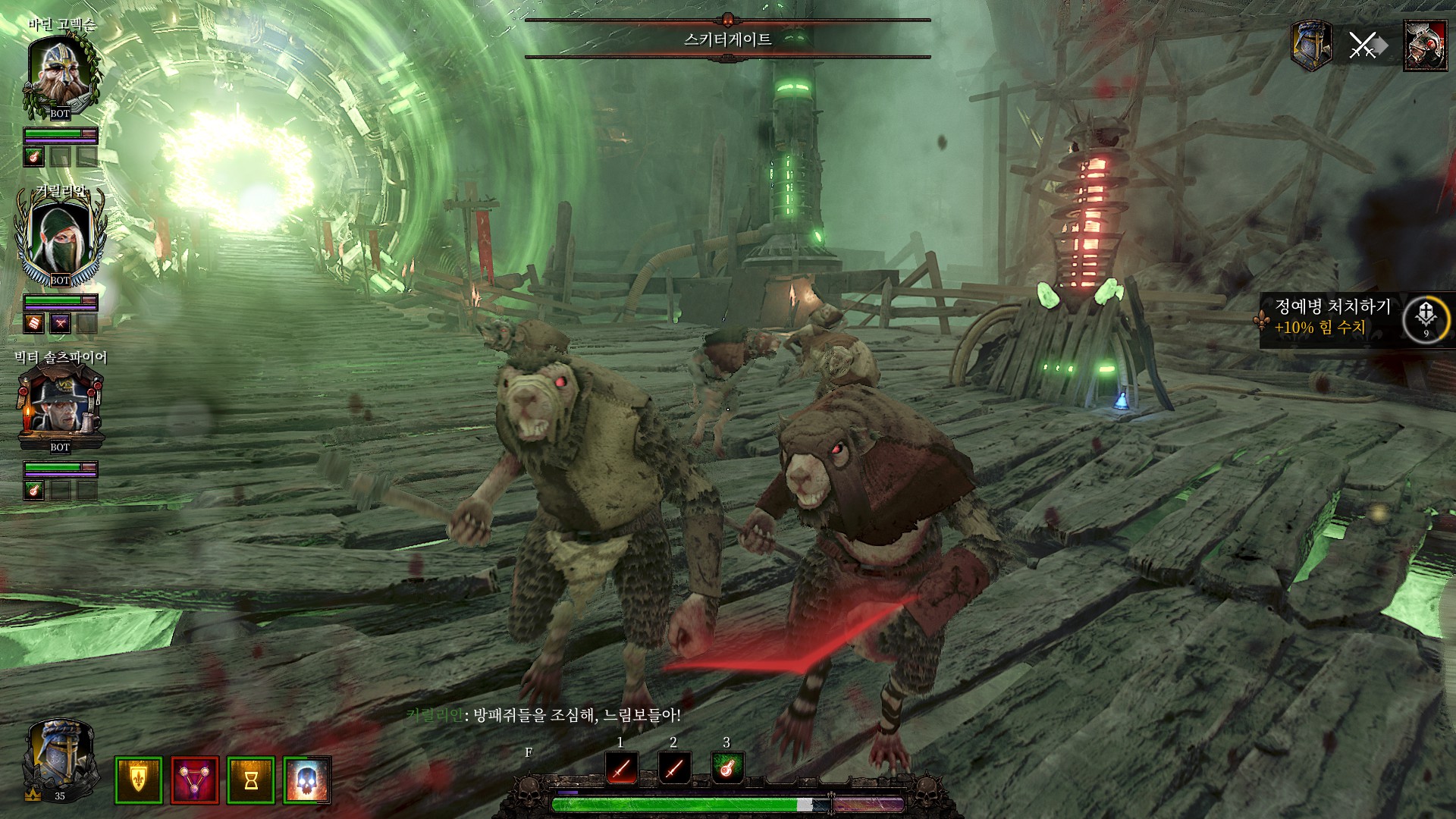Click Kerillian's tome item slot
The width and height of the screenshot is (1456, 819).
pyautogui.click(x=34, y=324)
